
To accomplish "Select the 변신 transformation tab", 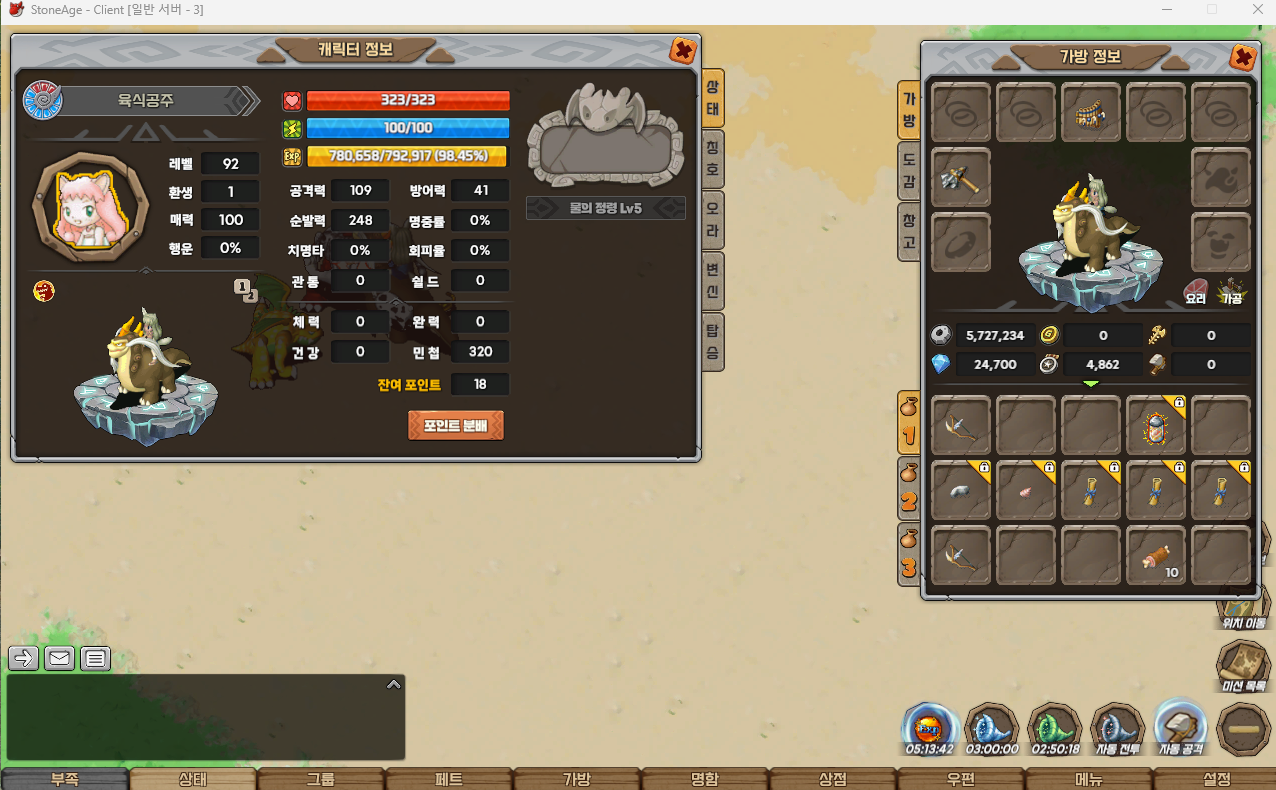I will point(712,281).
